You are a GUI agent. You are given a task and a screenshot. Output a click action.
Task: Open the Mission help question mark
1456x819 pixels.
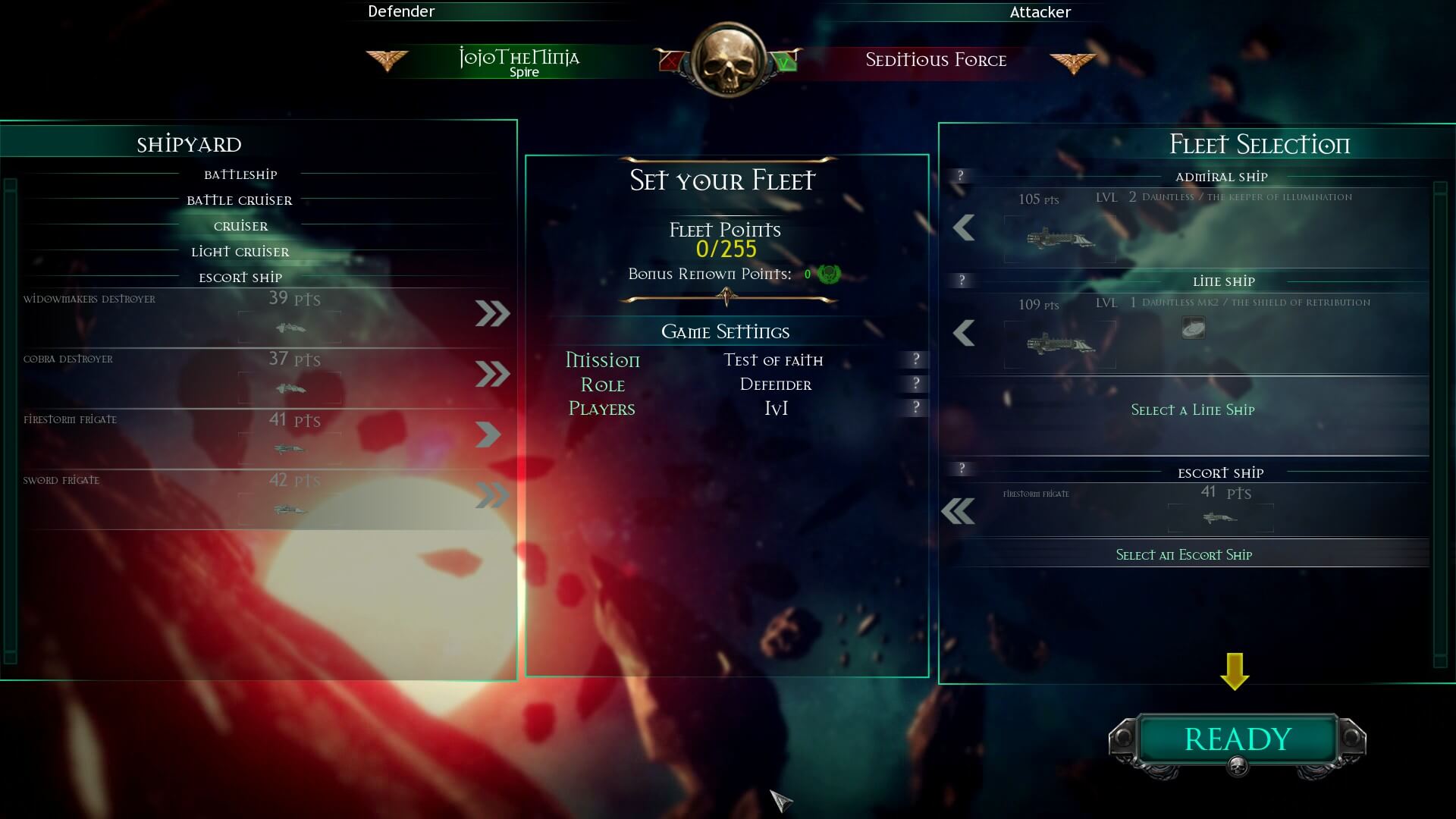[916, 360]
